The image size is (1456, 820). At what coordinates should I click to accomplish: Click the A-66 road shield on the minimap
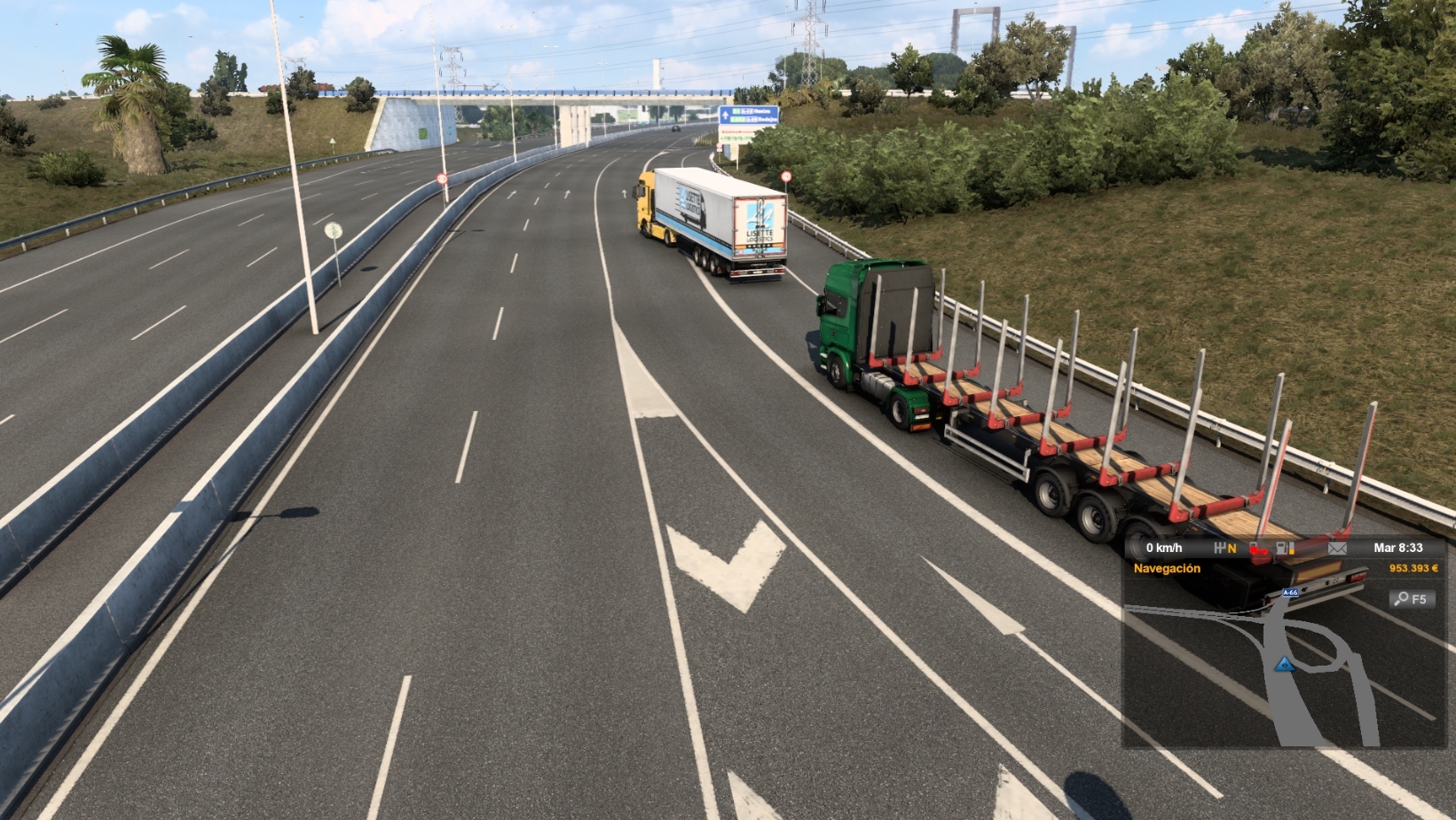(1292, 593)
